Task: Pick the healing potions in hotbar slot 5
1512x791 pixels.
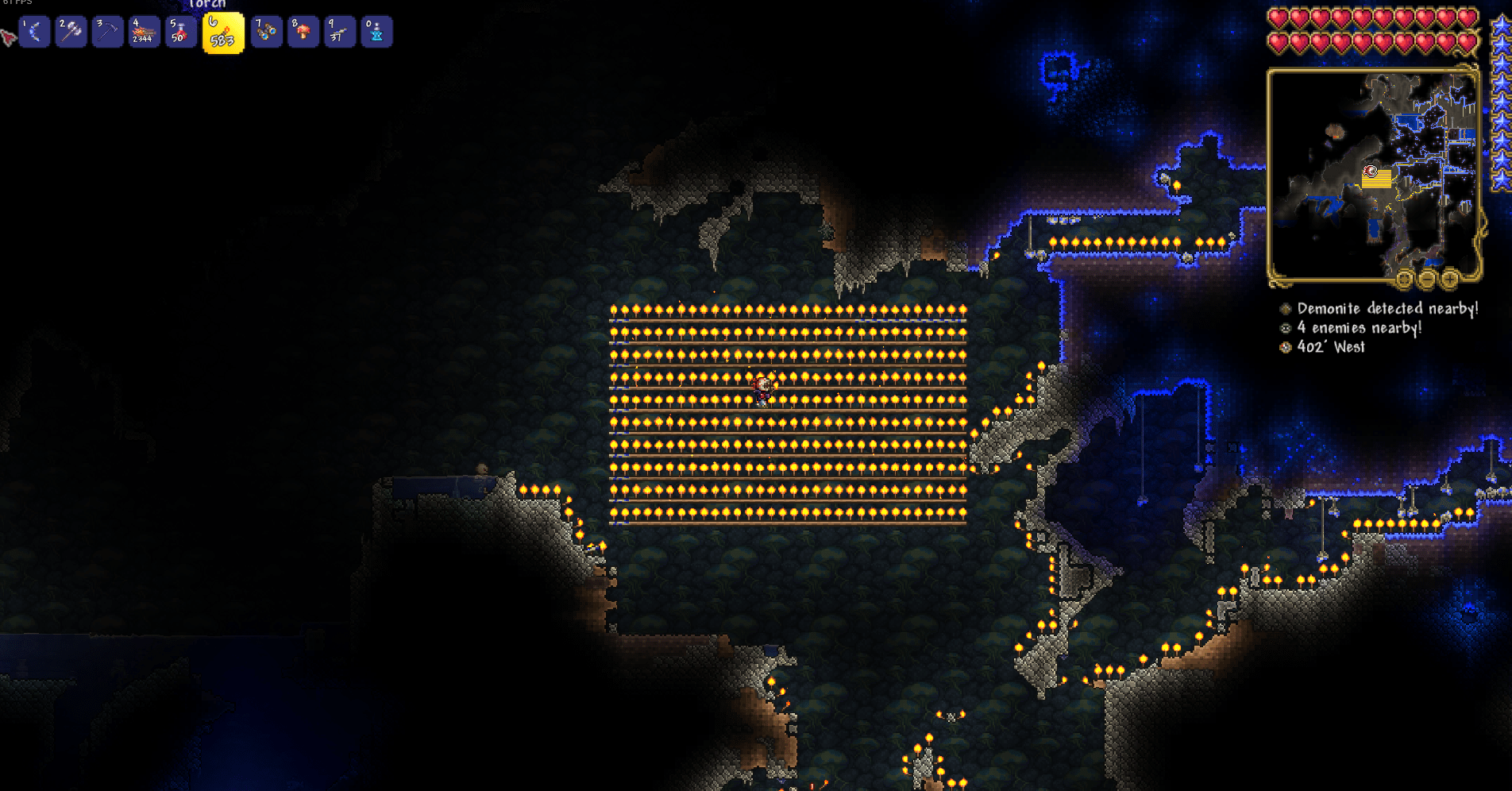Action: pyautogui.click(x=181, y=32)
